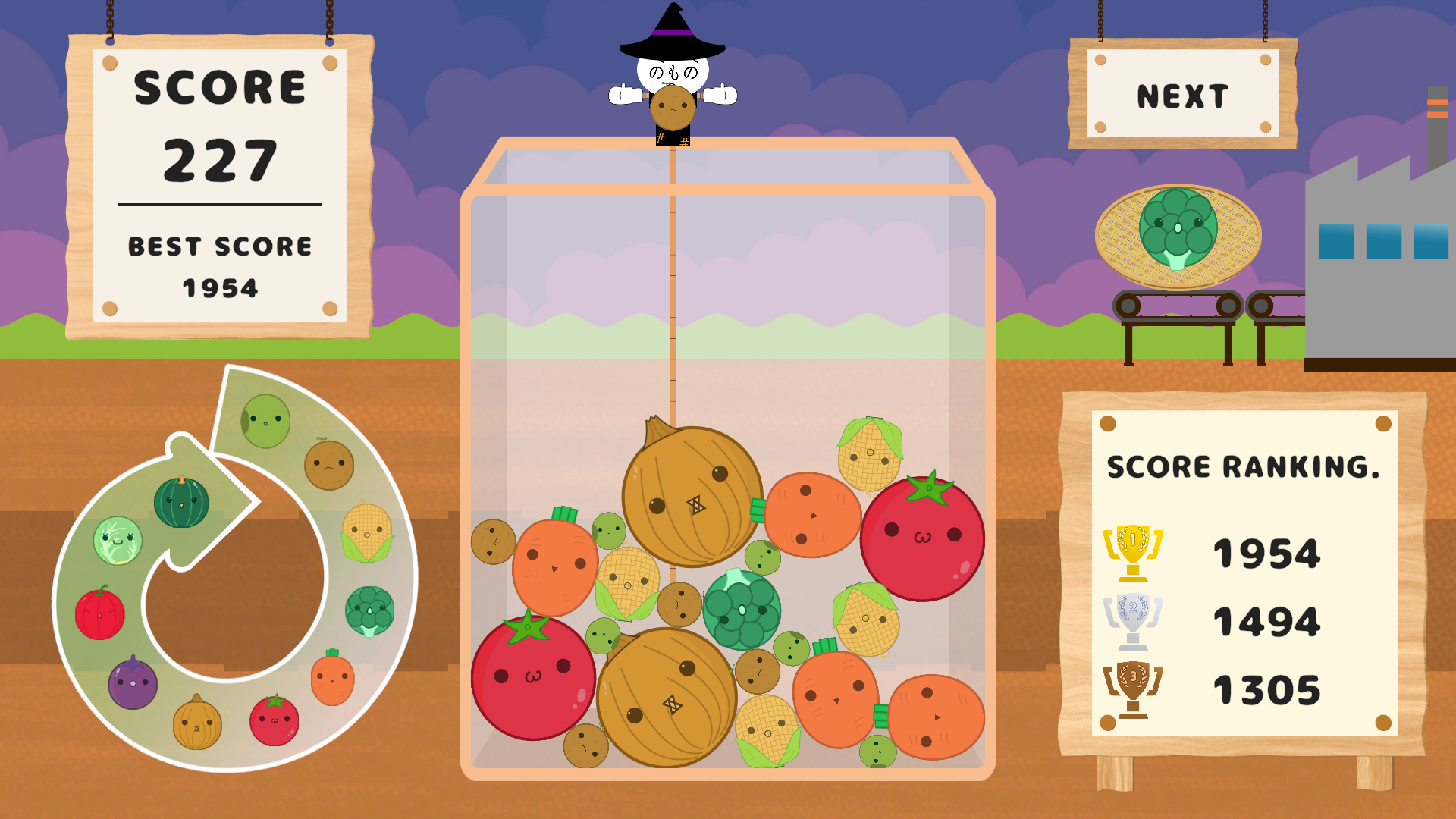1456x819 pixels.
Task: Click the carrot icon on the evolution ring
Action: pos(331,682)
